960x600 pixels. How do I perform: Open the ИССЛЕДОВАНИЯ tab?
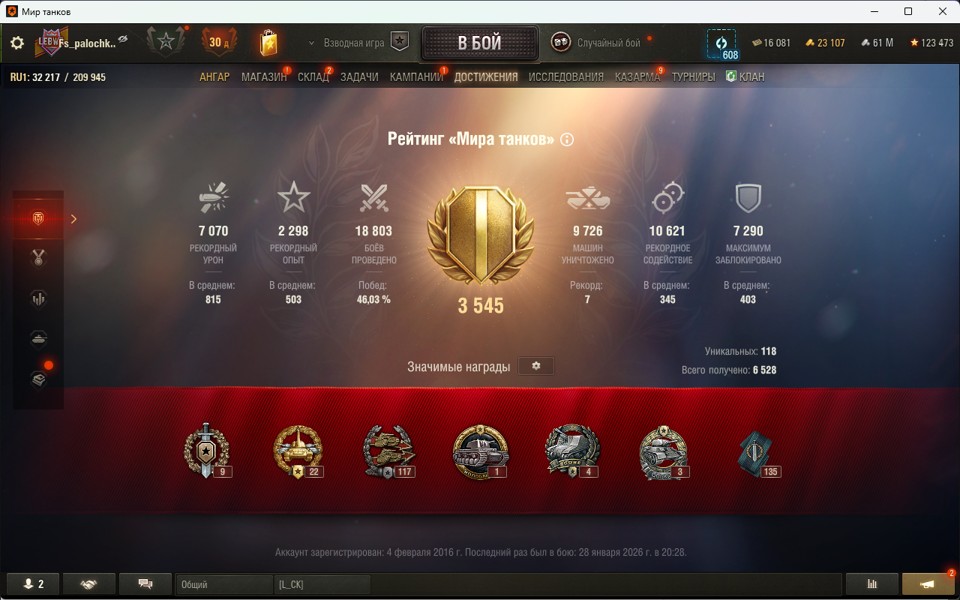click(566, 77)
